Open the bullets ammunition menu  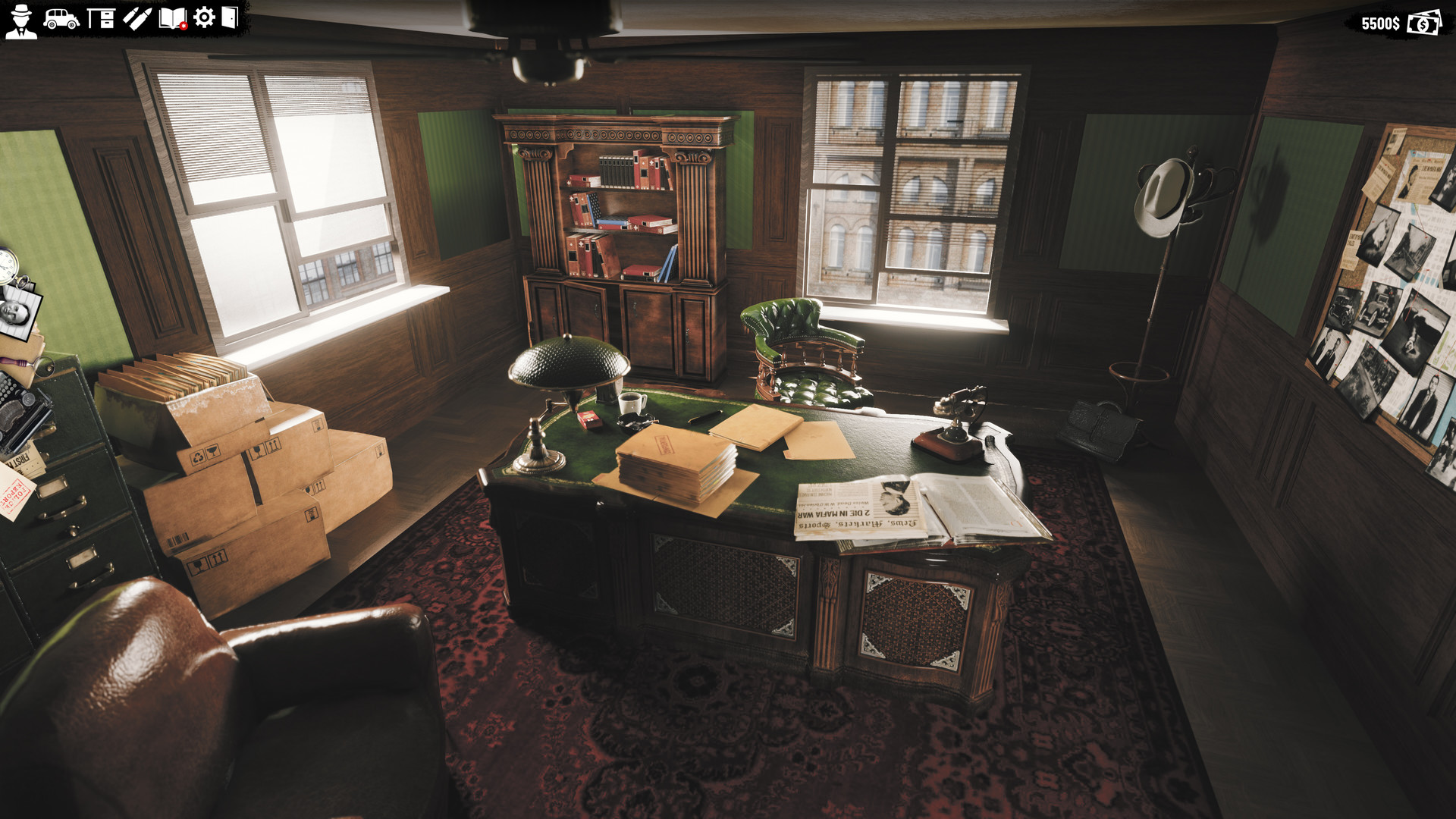click(x=136, y=19)
